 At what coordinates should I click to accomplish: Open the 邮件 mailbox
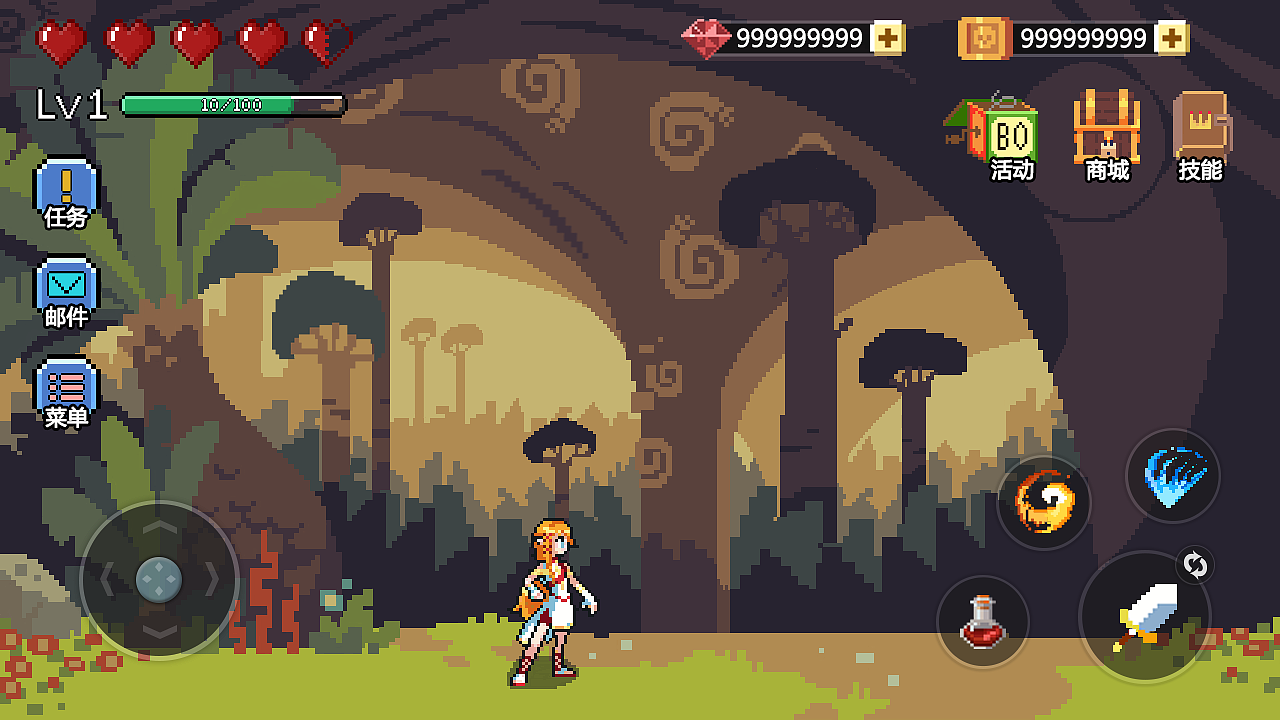click(66, 292)
